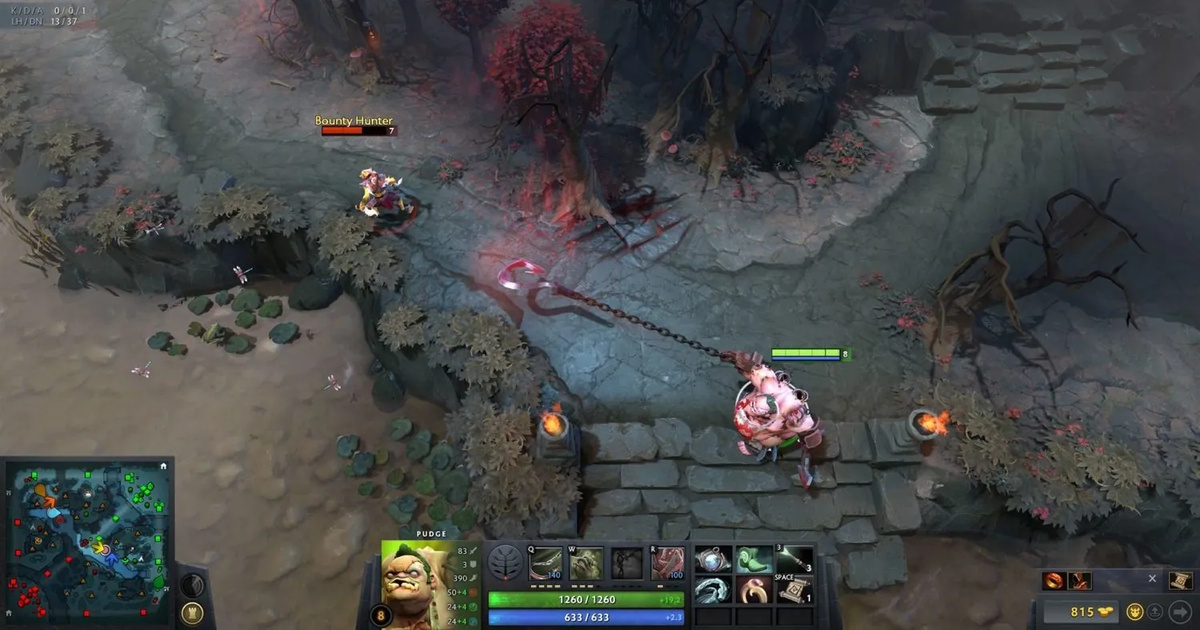Click the minimap

click(x=86, y=542)
